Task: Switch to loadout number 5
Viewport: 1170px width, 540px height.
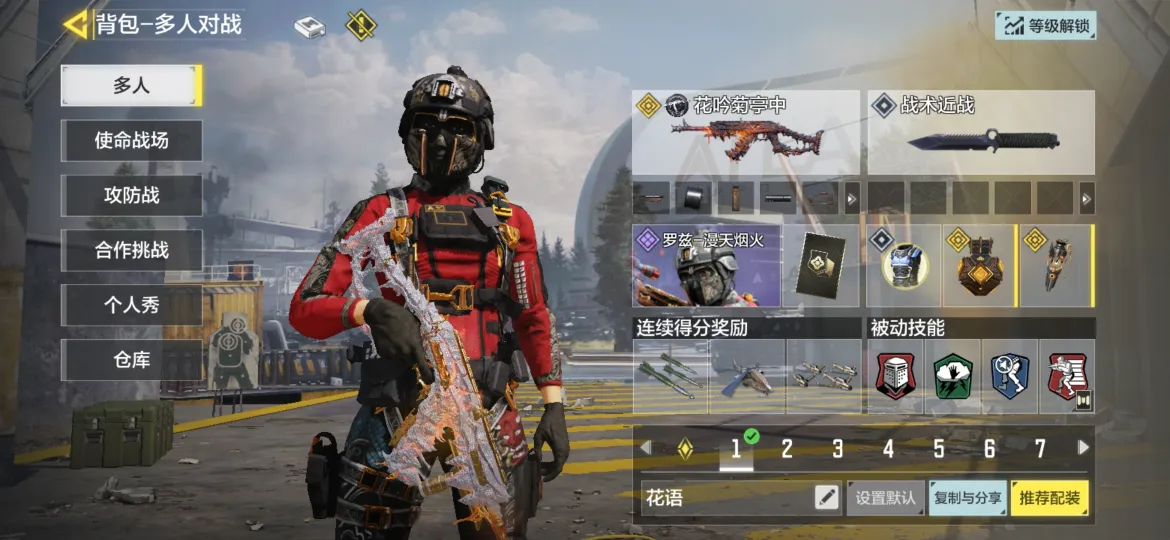Action: [939, 449]
